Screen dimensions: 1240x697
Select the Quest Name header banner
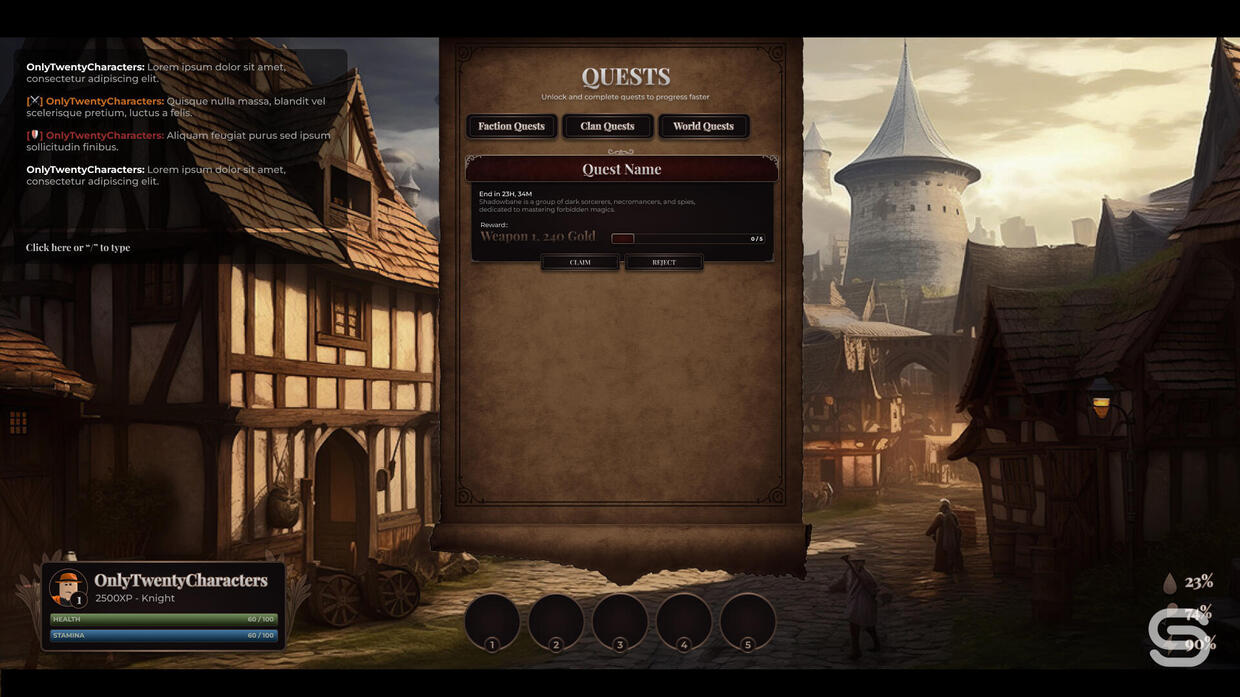621,169
